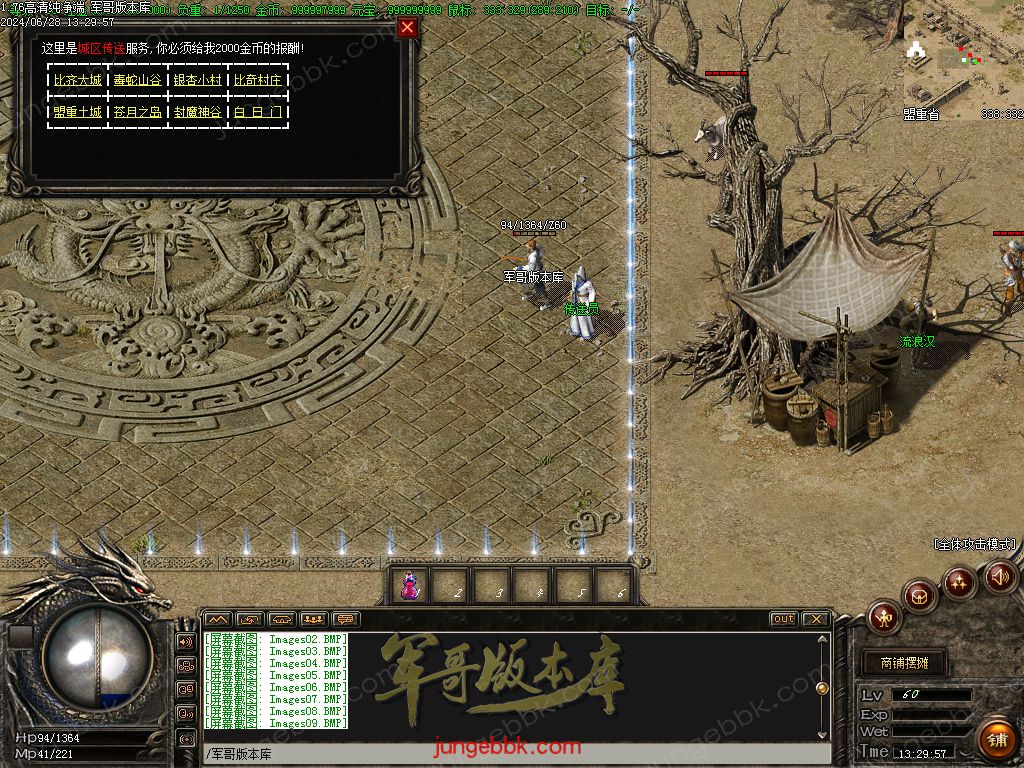This screenshot has width=1024, height=768.
Task: Toggle sound with the round speaker icon
Action: pos(999,576)
